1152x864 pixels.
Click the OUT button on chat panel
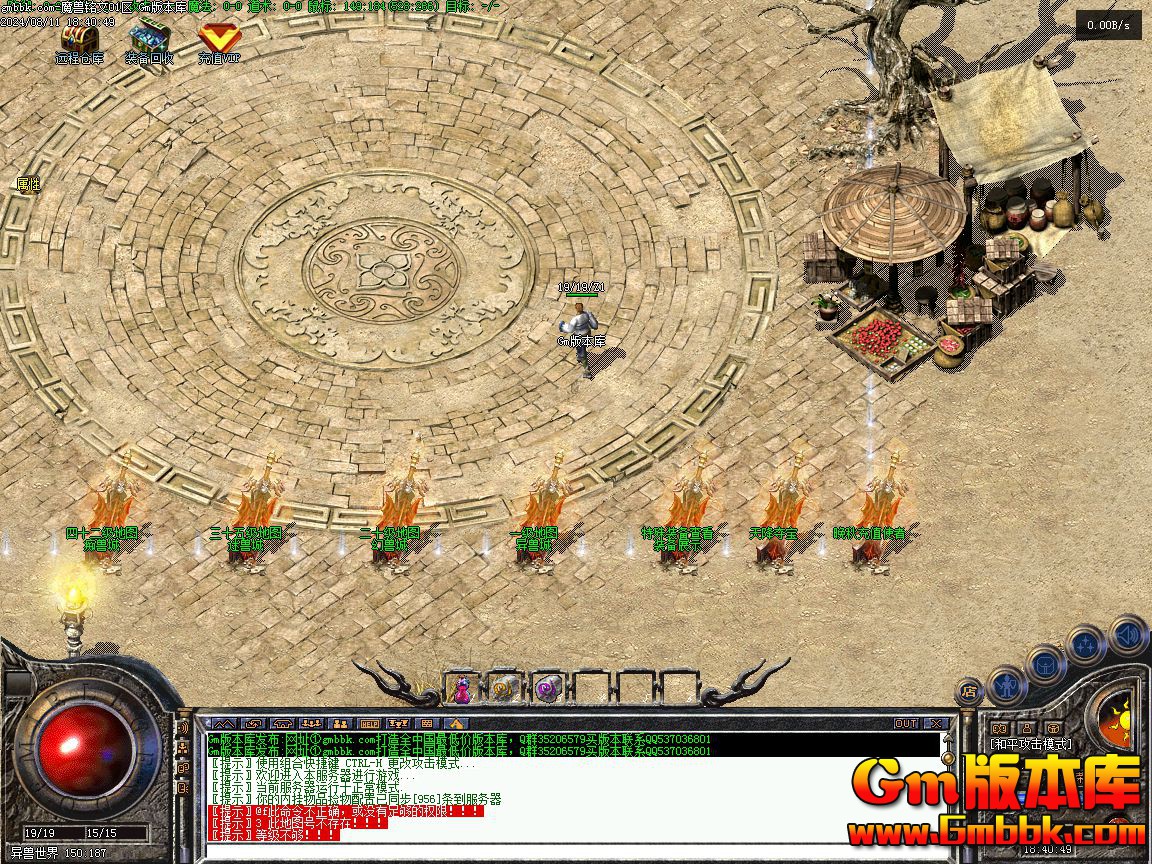coord(906,723)
